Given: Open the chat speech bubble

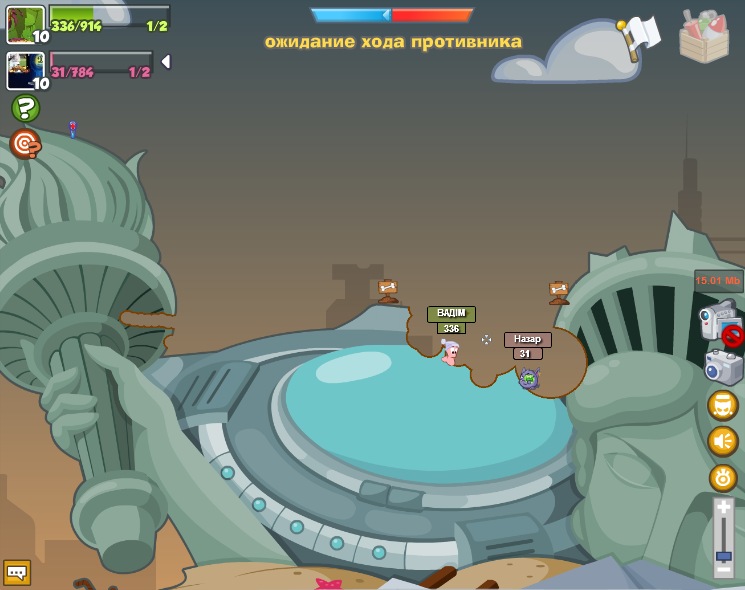Looking at the screenshot, I should coord(17,572).
